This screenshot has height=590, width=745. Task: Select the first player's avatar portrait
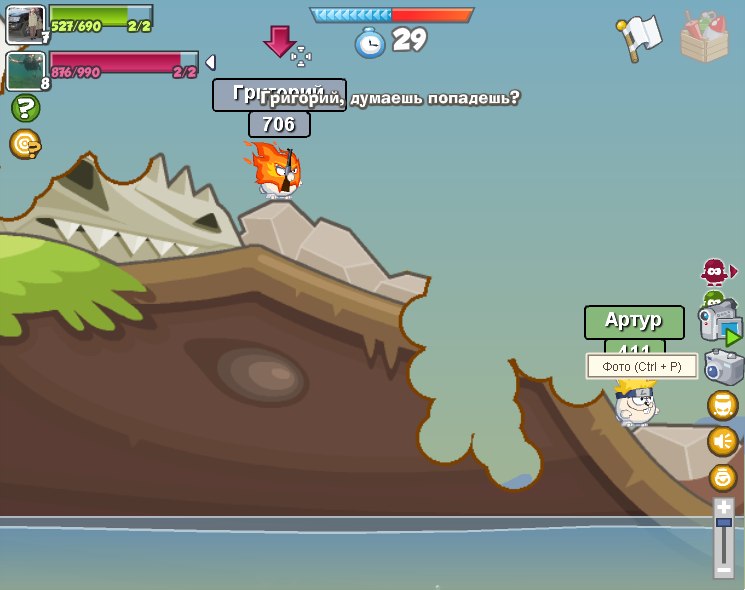pos(25,24)
